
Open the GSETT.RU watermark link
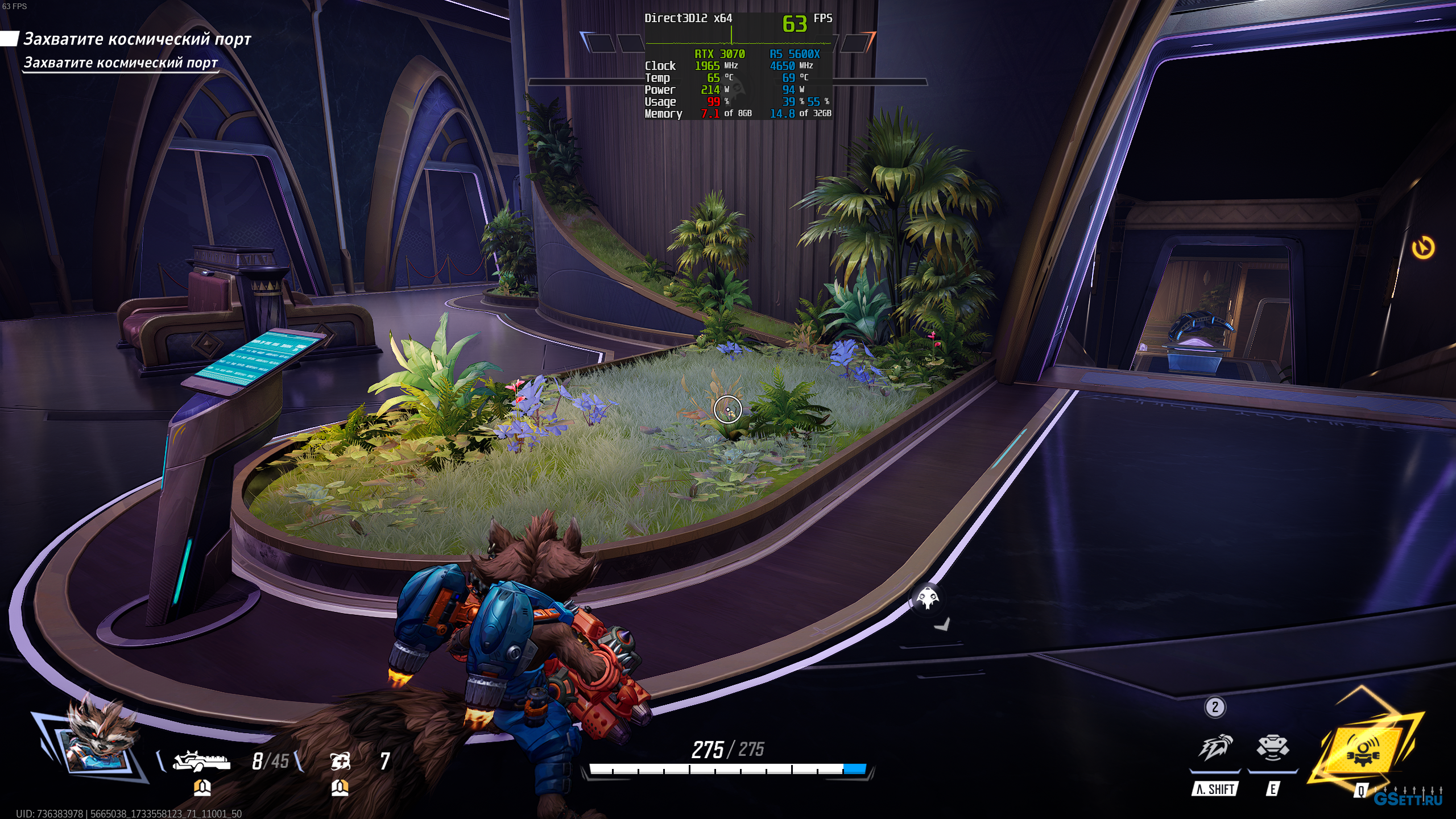click(1408, 799)
